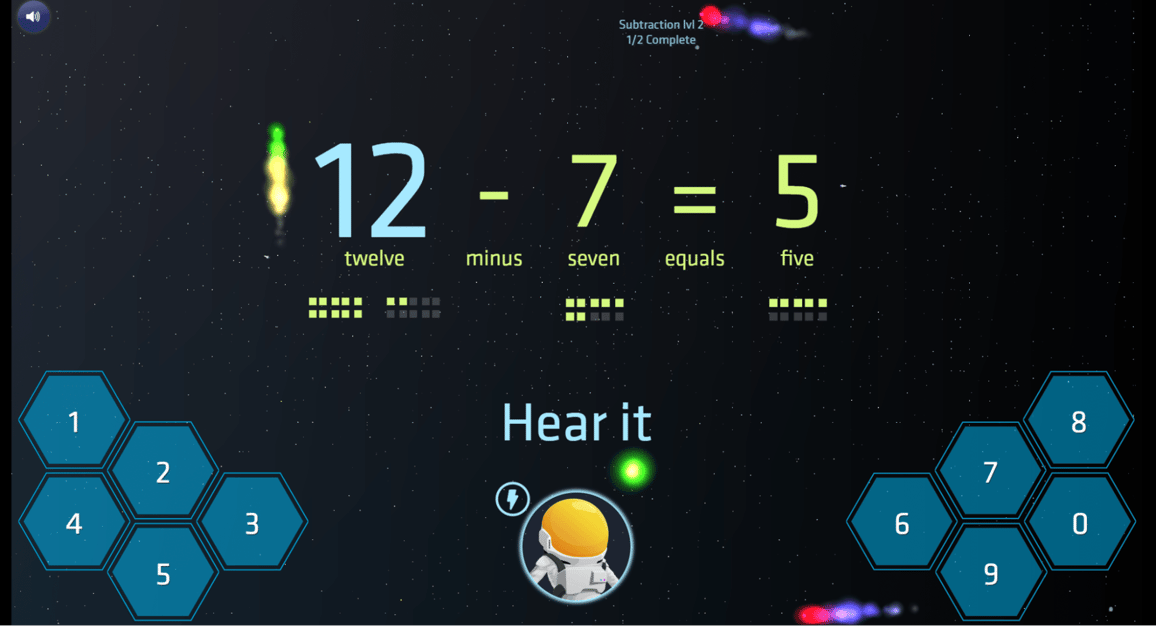
Task: Enter 0 using the hexagon key
Action: click(x=1079, y=523)
